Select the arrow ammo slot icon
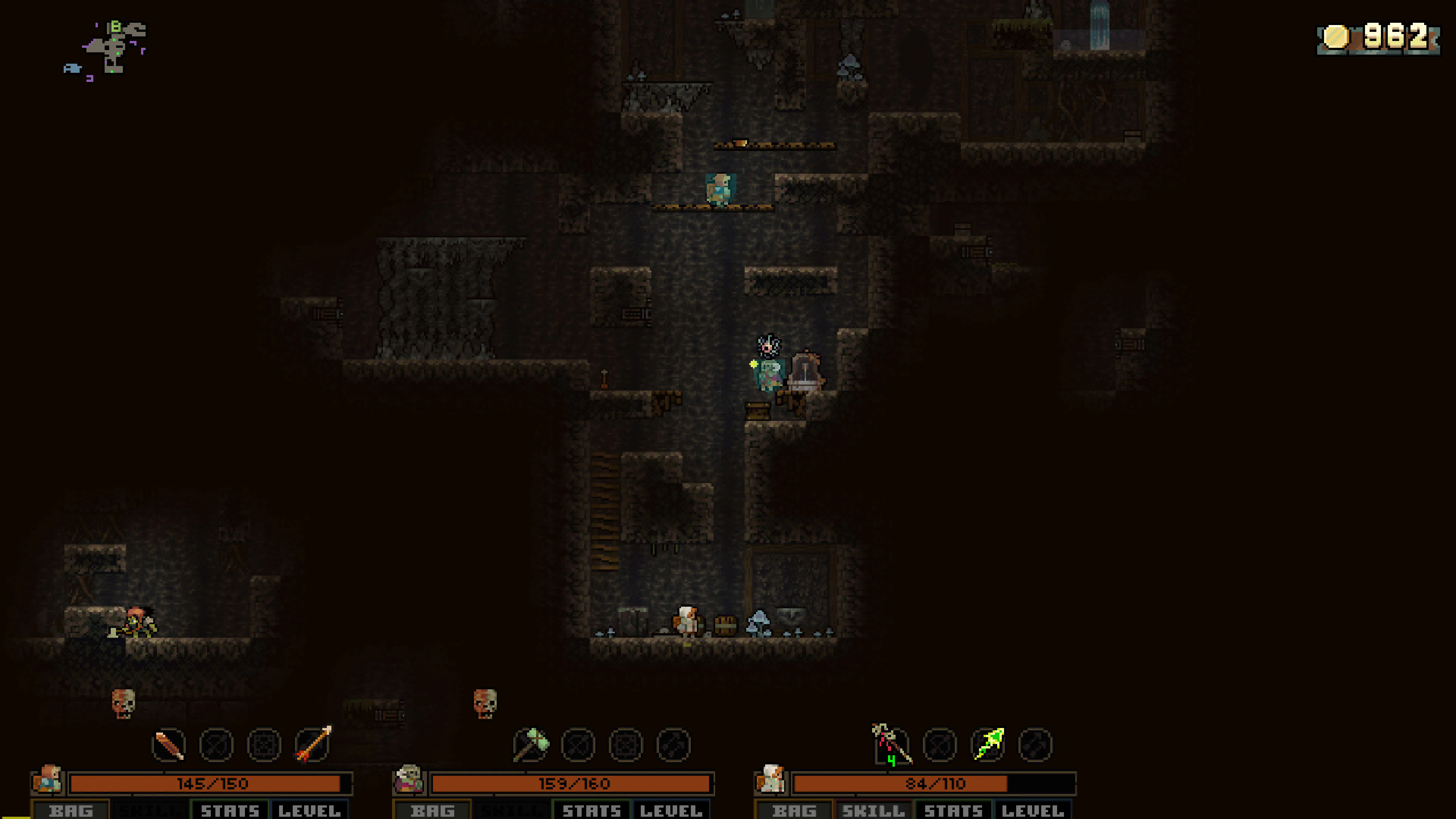Viewport: 1456px width, 819px height. (x=311, y=746)
